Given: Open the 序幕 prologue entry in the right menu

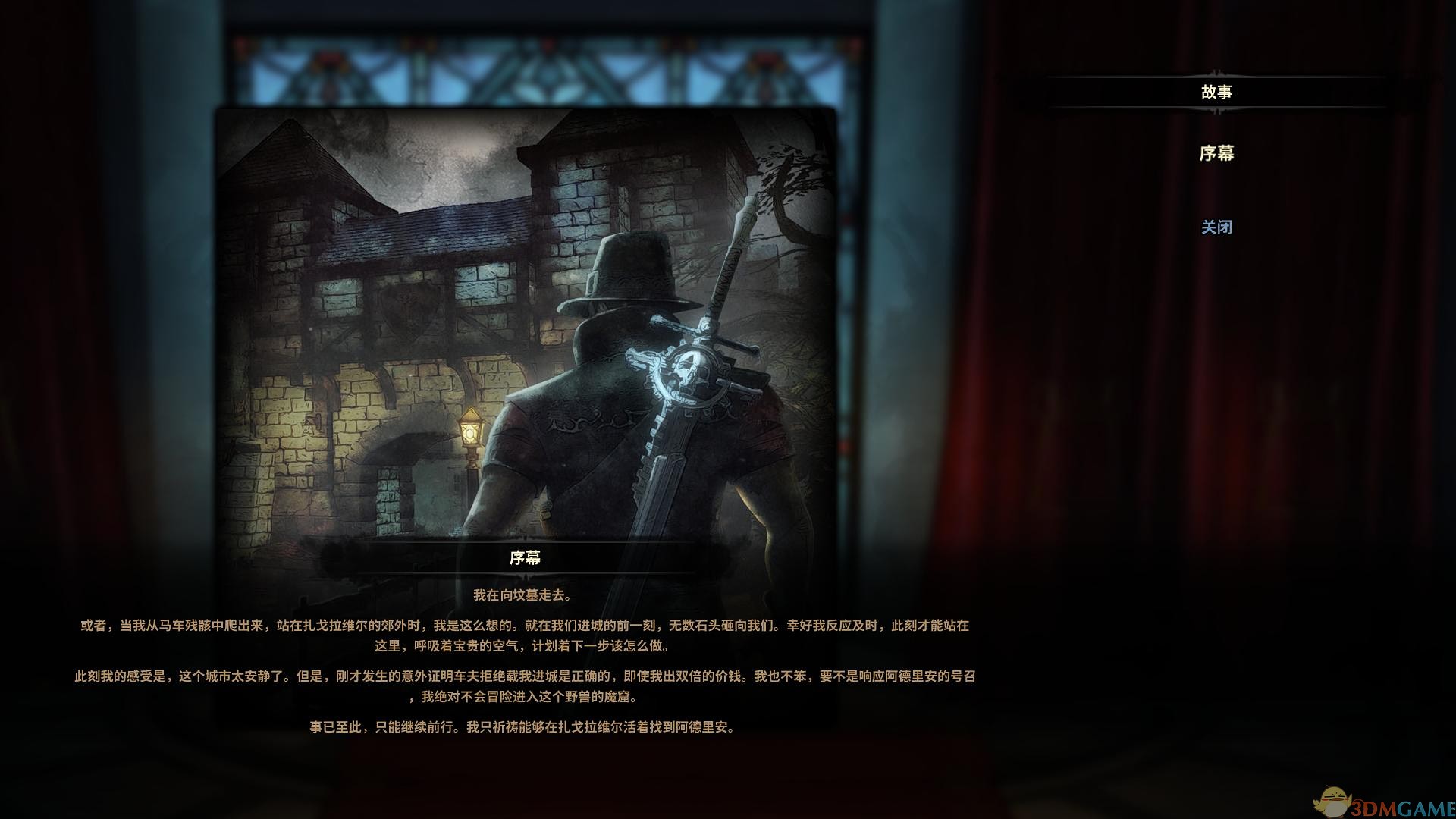Looking at the screenshot, I should 1216,154.
